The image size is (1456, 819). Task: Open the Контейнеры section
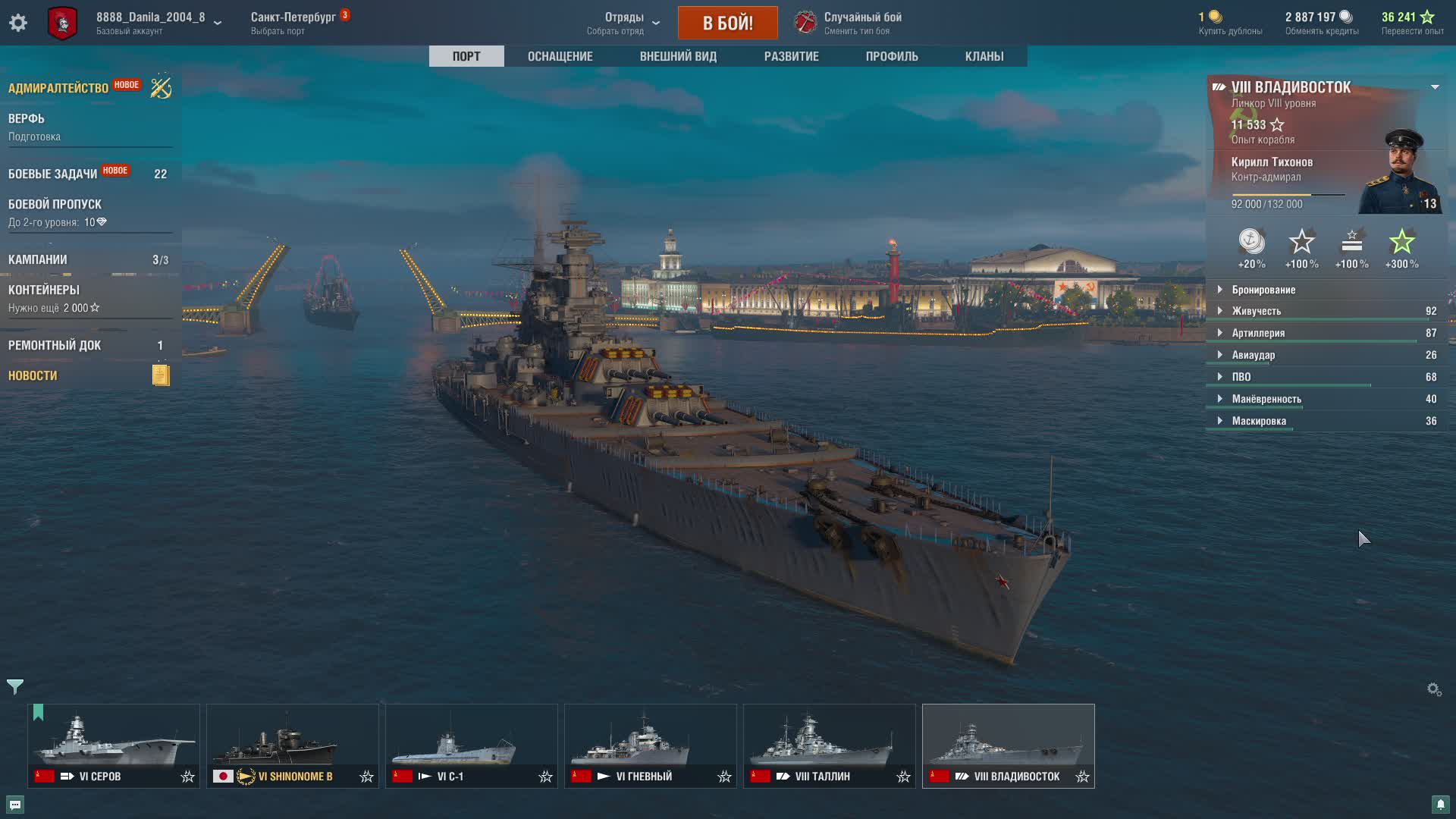coord(44,290)
